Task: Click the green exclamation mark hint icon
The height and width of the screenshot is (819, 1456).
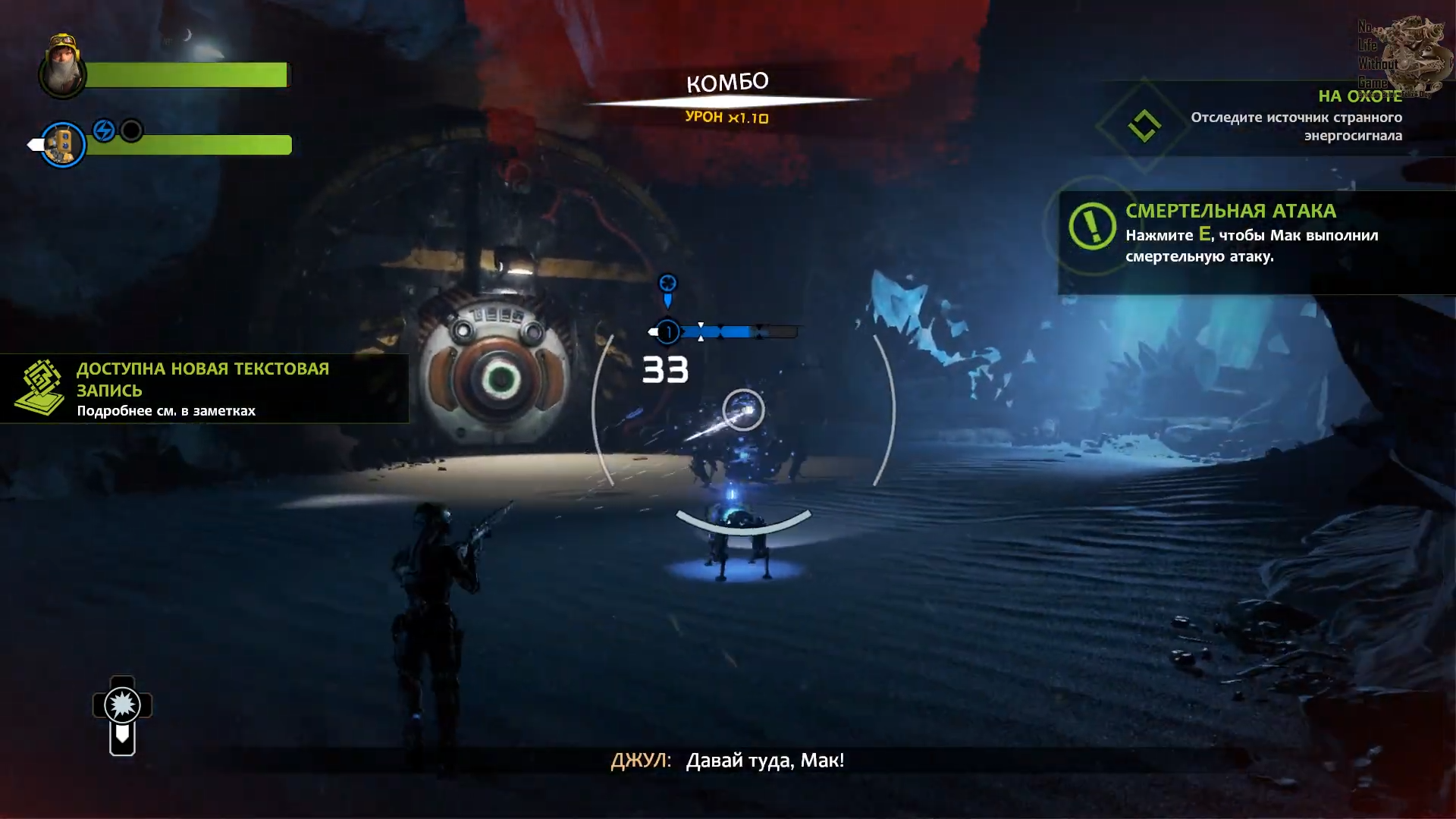Action: click(1091, 225)
